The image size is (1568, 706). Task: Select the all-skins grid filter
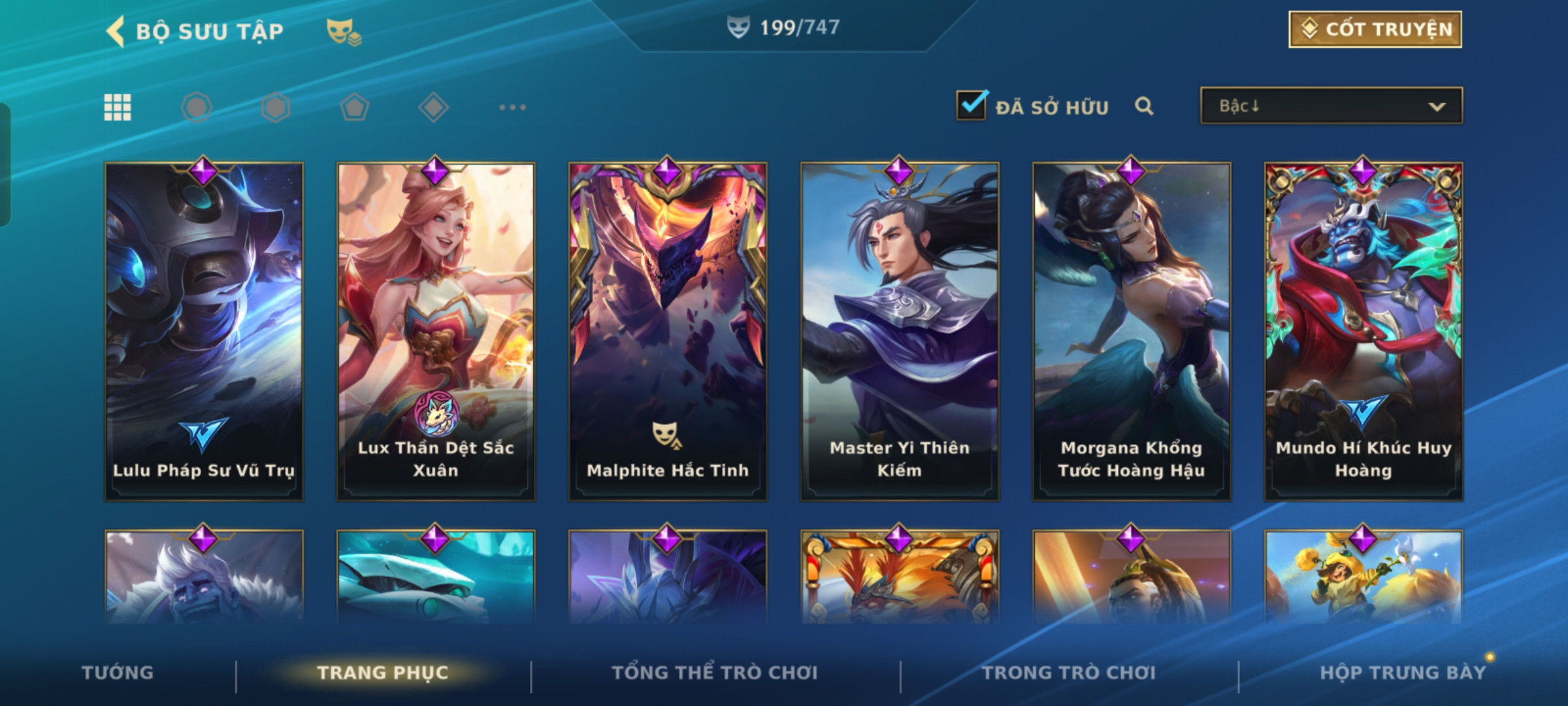118,107
